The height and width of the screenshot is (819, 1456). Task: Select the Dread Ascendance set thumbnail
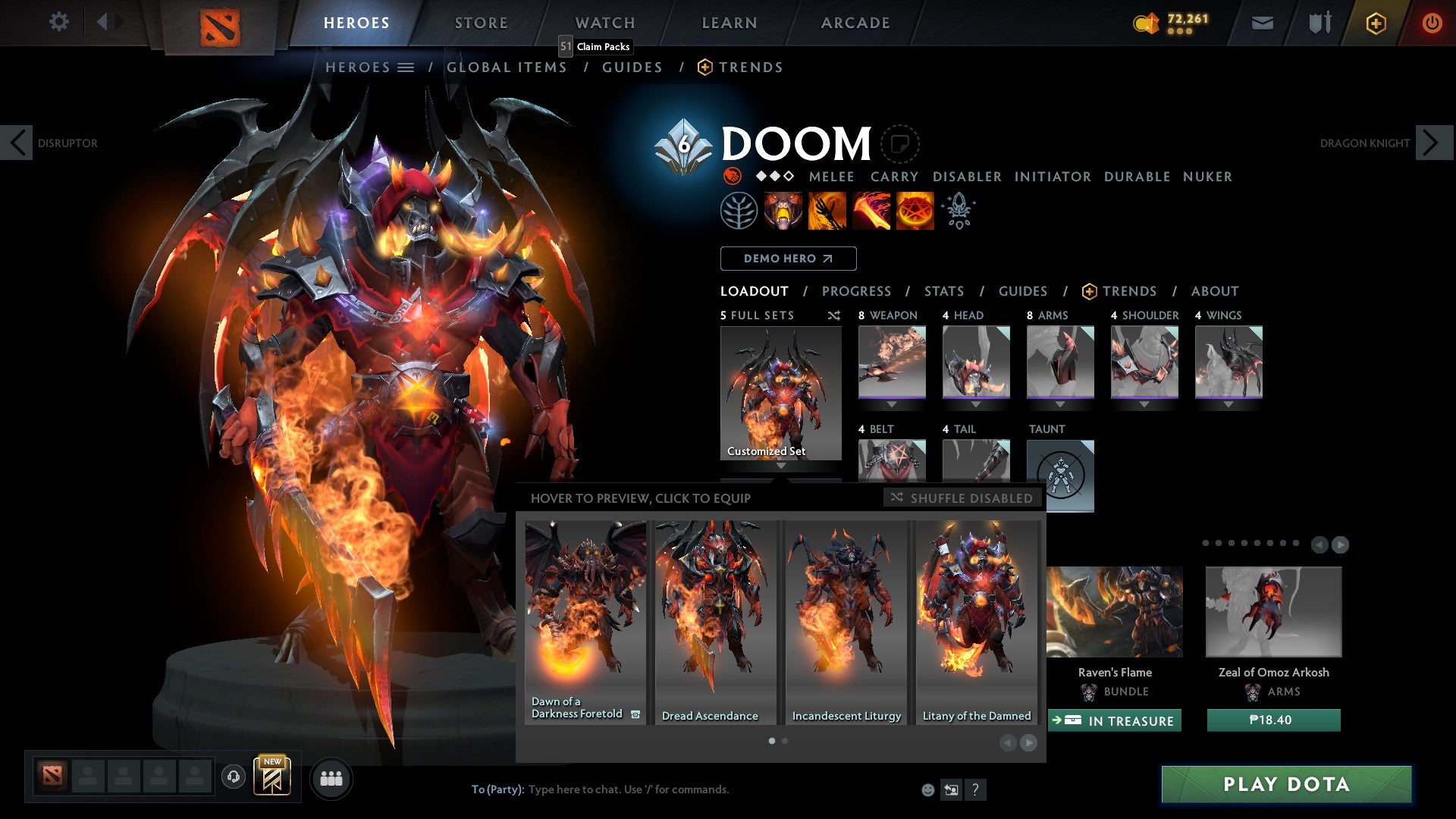tap(715, 614)
